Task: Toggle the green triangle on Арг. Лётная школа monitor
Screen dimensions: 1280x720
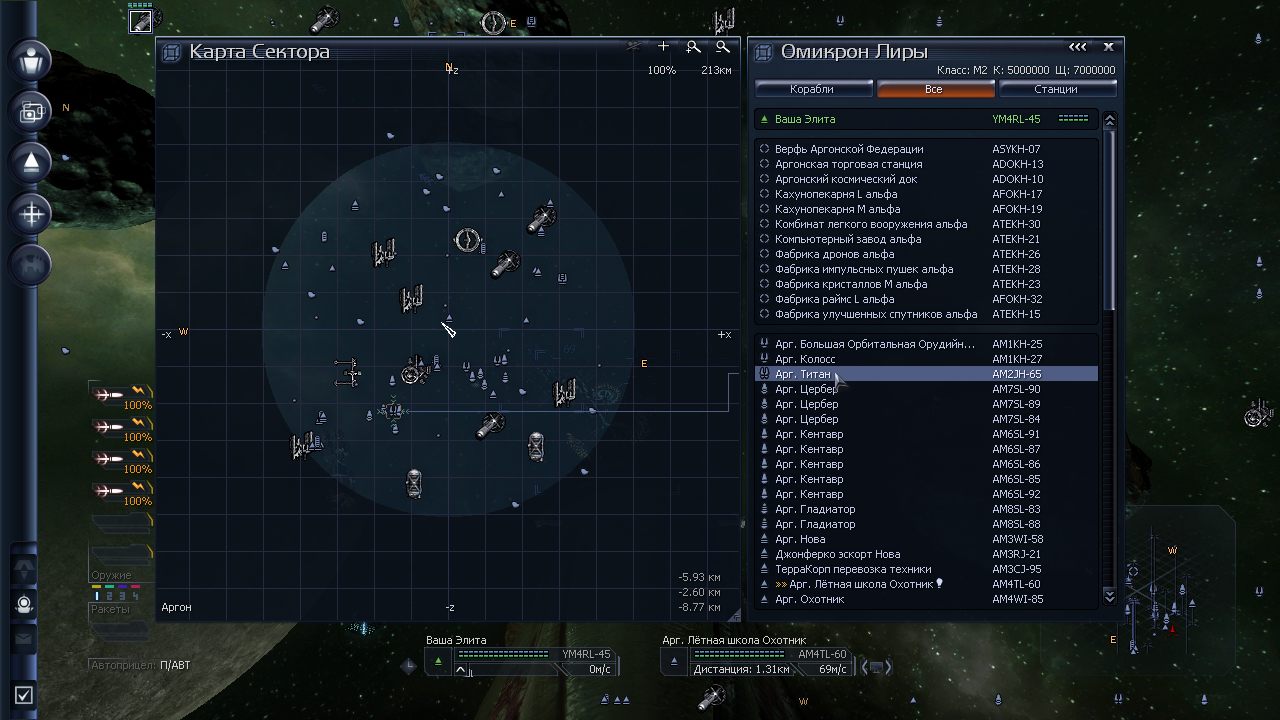Action: (x=676, y=660)
